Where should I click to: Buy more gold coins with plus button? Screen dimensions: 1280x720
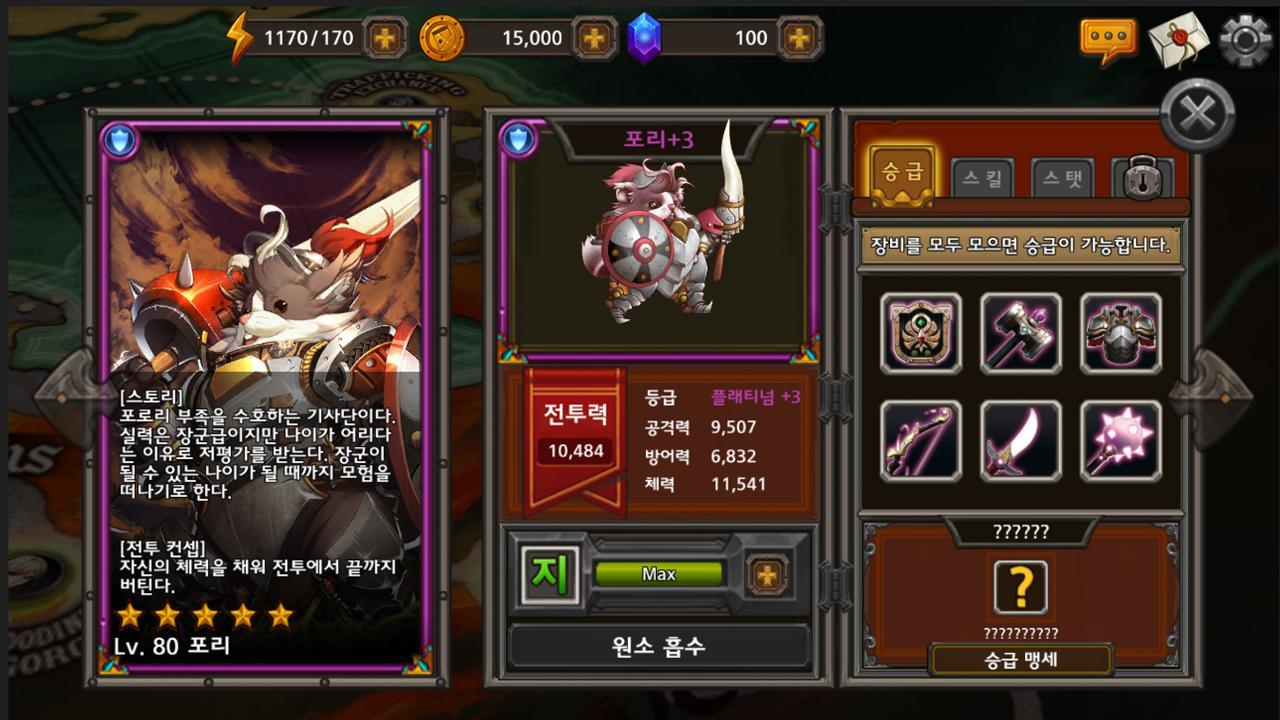tap(595, 39)
